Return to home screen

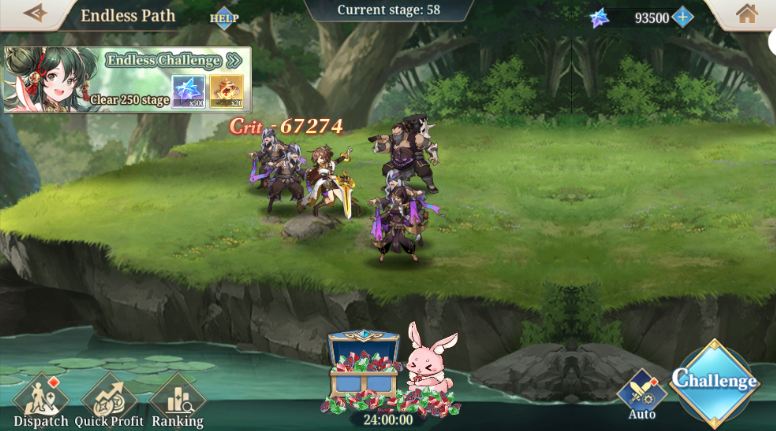746,14
